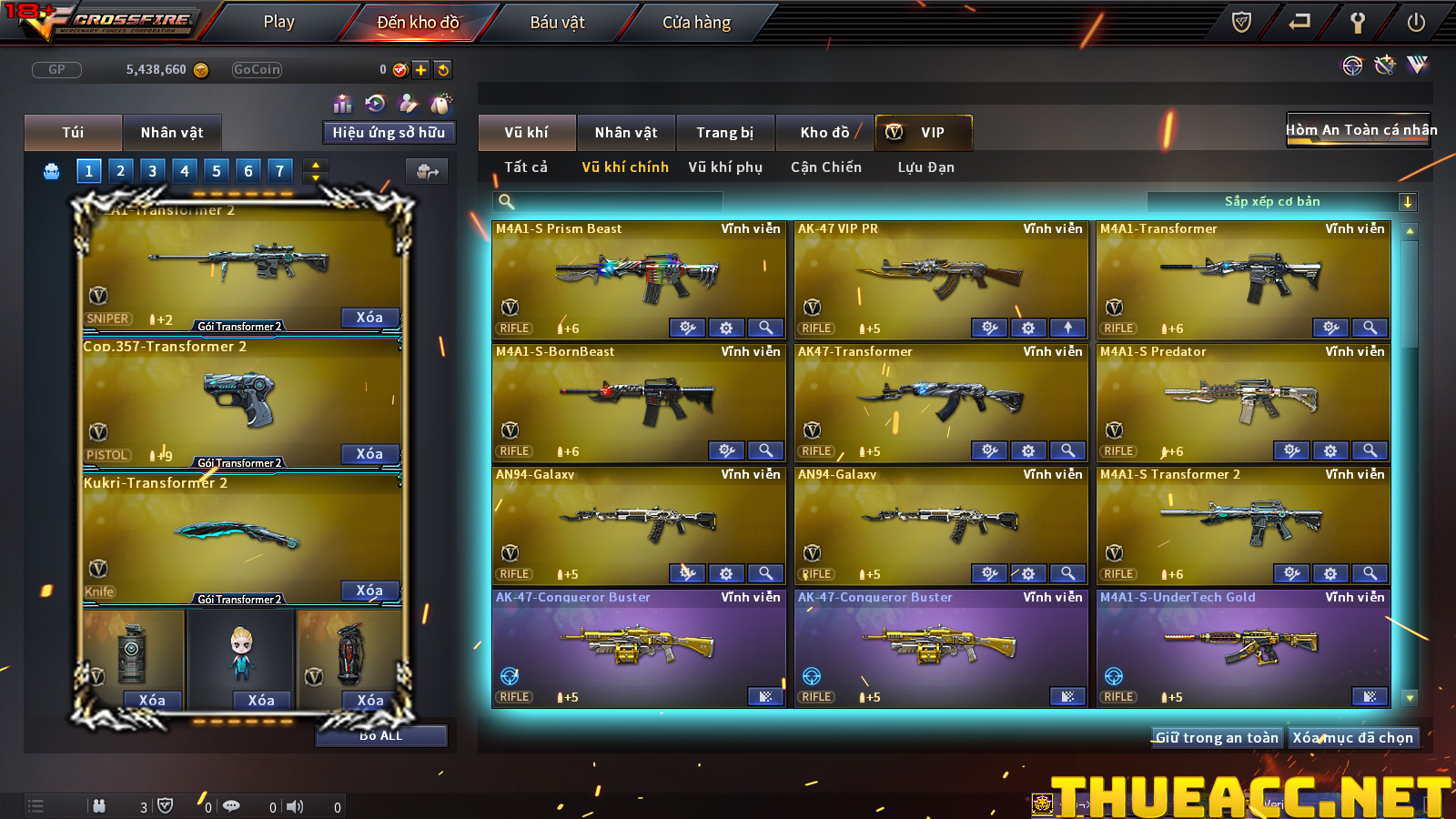Show the VIP weapons tab
Viewport: 1456px width, 819px height.
click(924, 133)
